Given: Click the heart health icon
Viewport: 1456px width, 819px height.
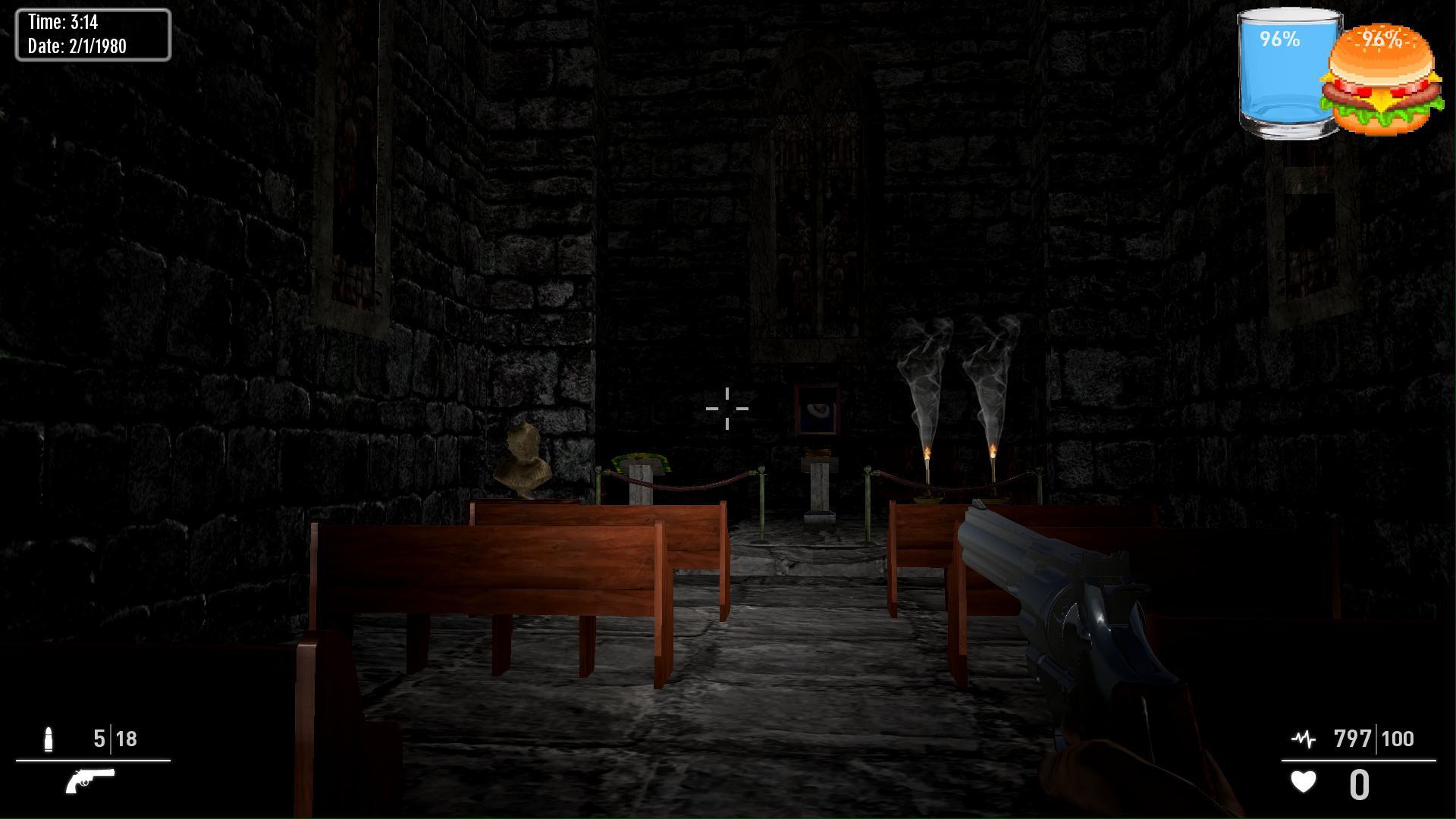Looking at the screenshot, I should point(1302,782).
